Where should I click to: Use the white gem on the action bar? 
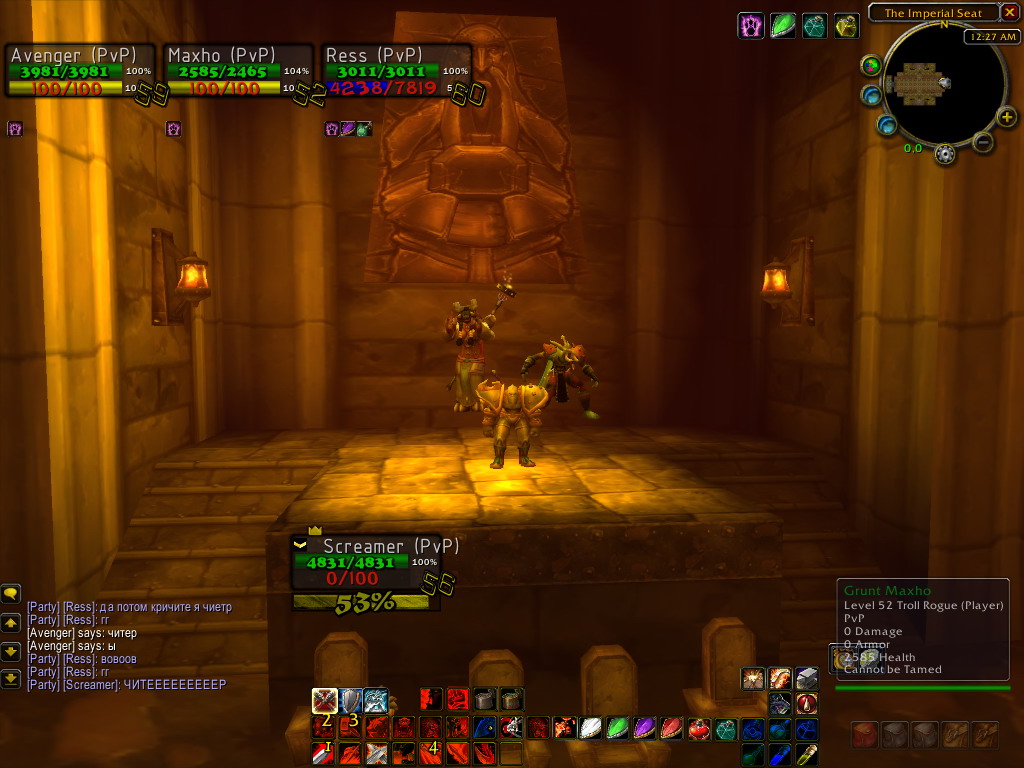pos(592,728)
